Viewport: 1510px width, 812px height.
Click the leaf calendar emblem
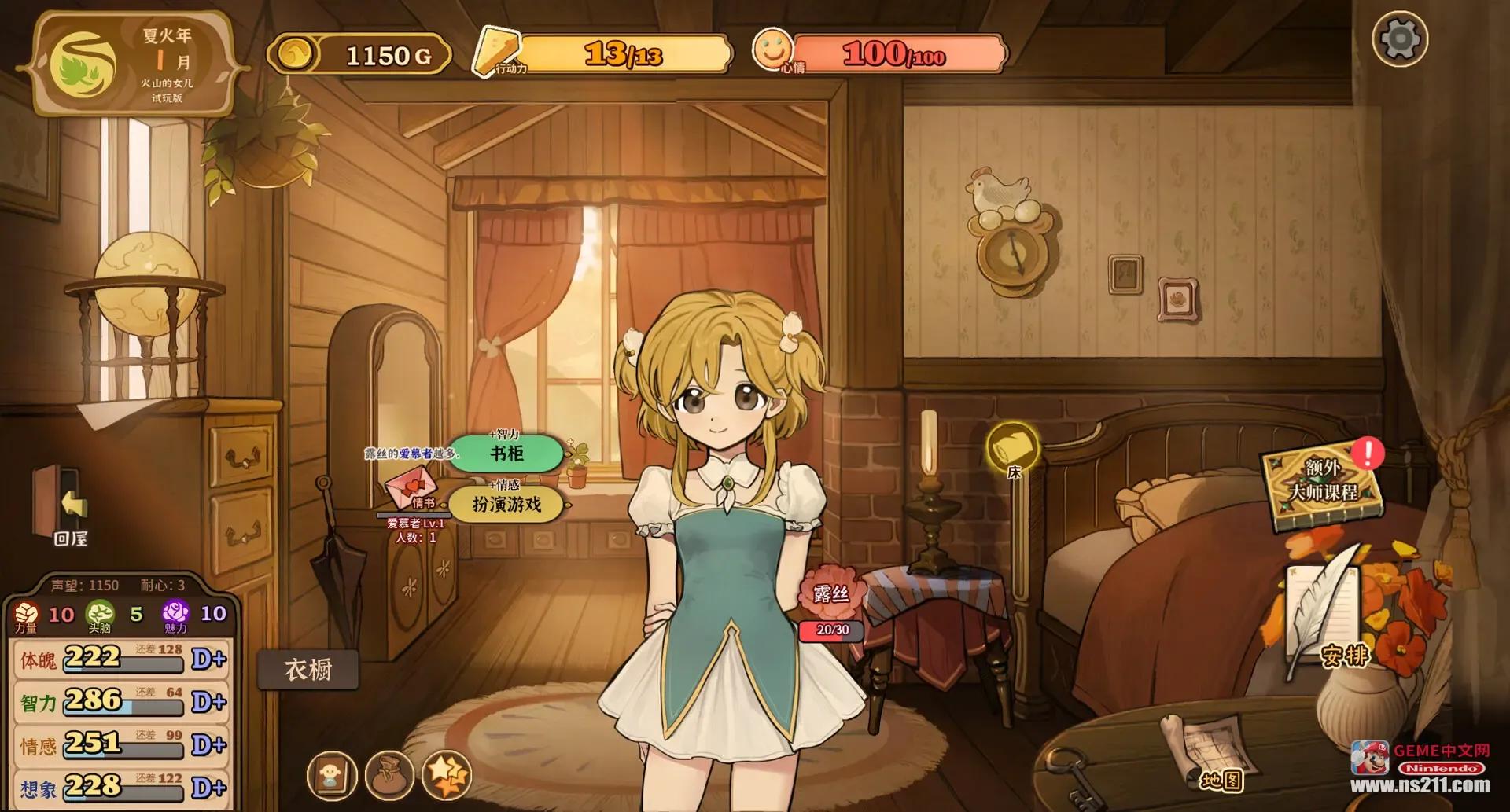[82, 64]
